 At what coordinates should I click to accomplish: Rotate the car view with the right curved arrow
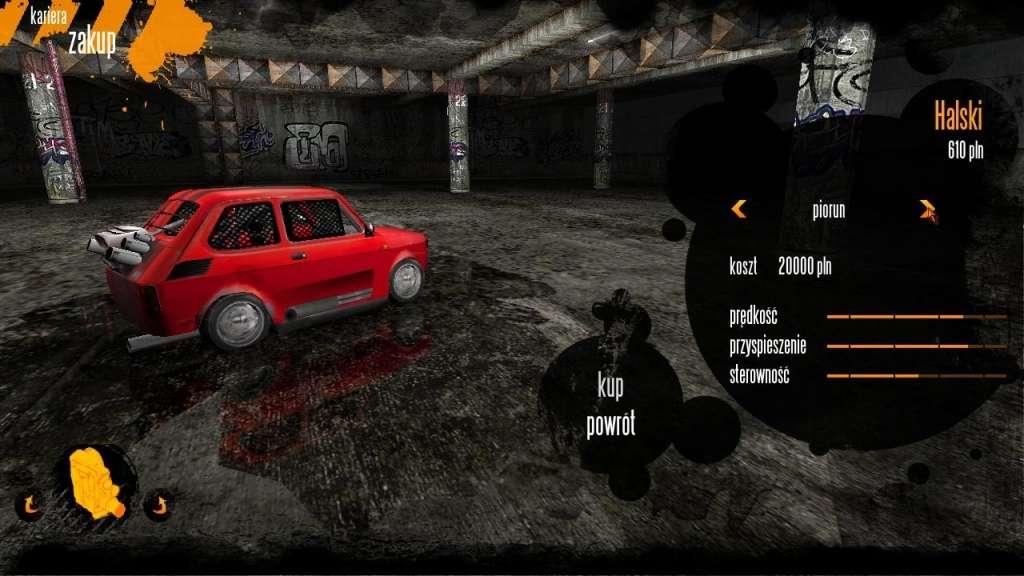[x=157, y=503]
